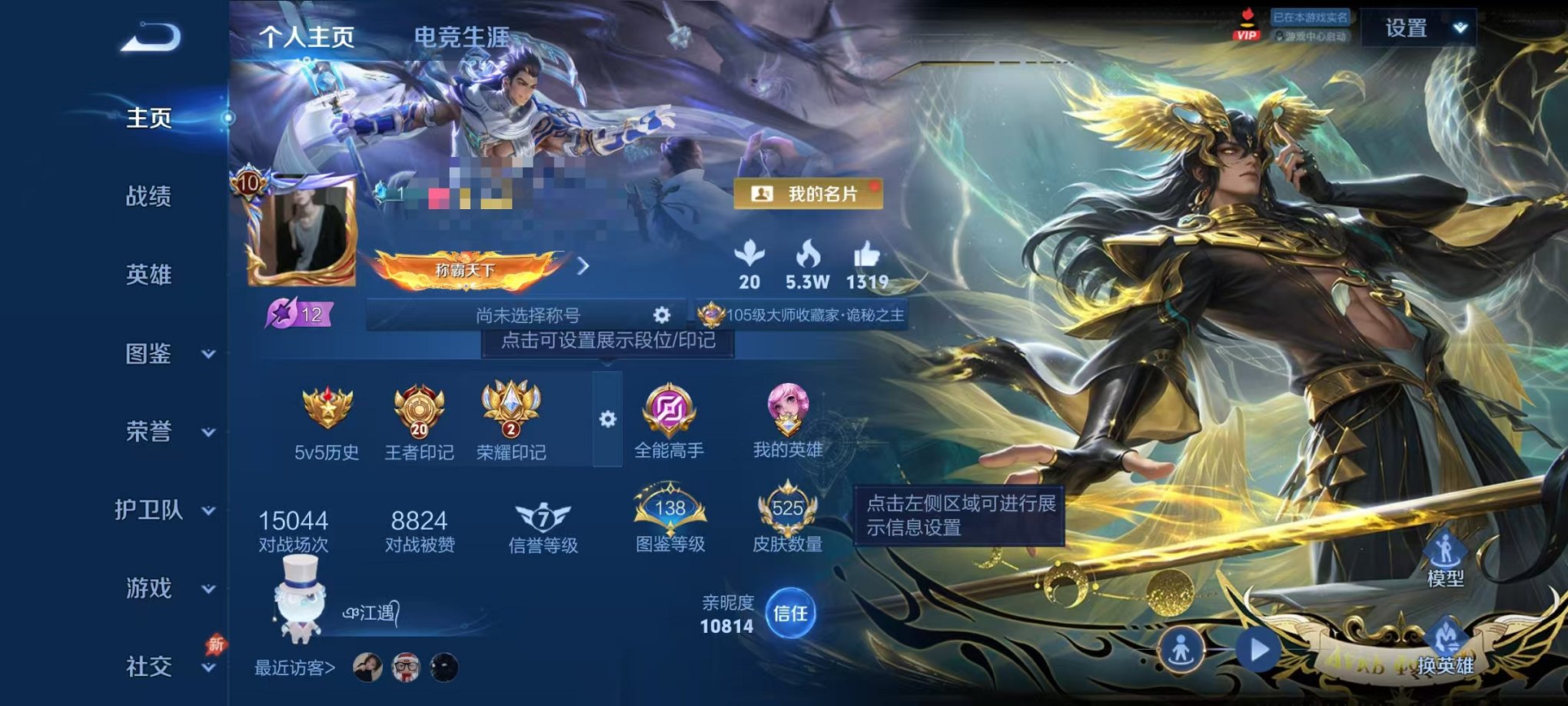
Task: Expand the 图鉴 sidebar section
Action: [x=152, y=355]
